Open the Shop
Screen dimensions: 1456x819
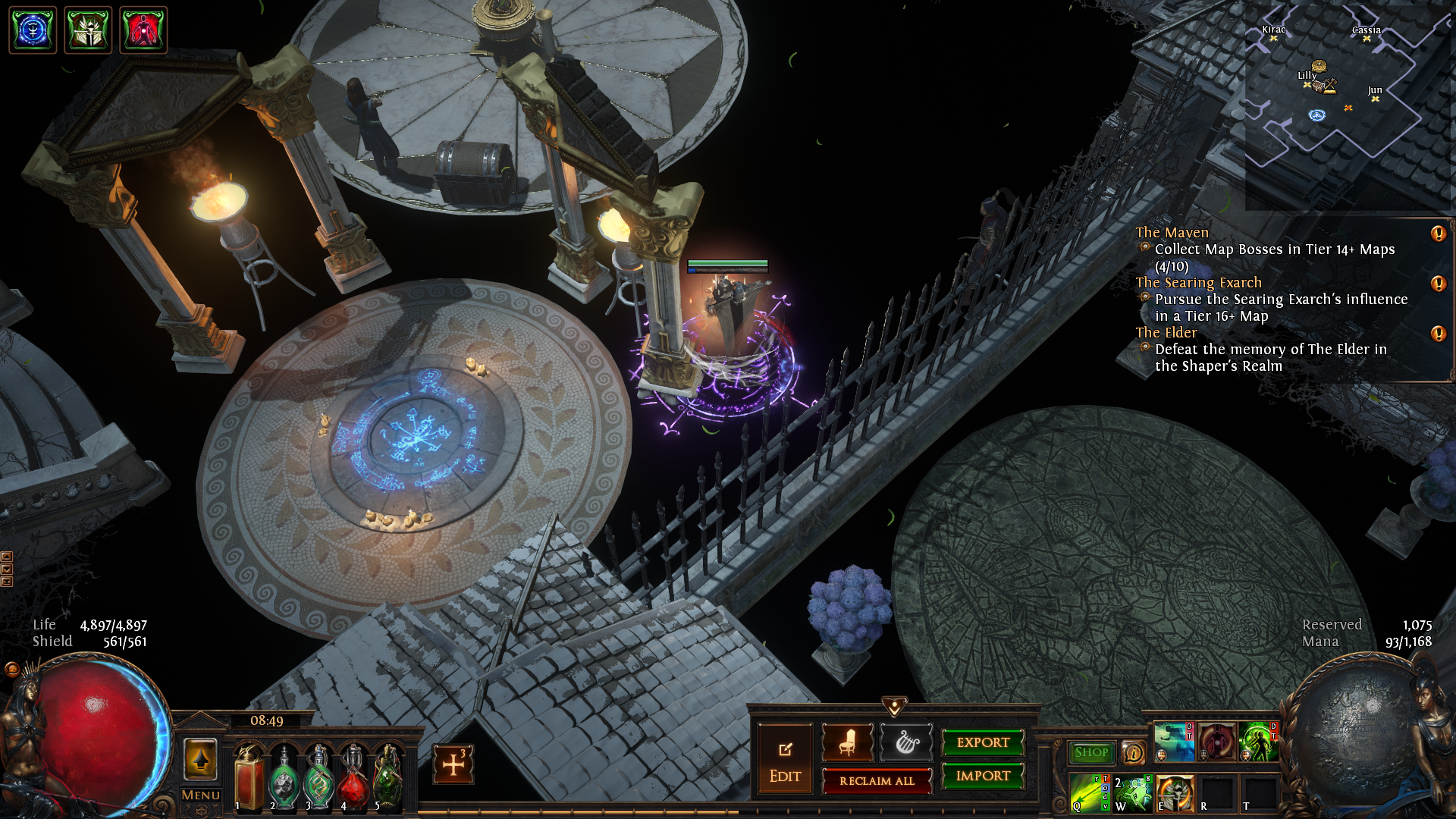pos(1091,752)
